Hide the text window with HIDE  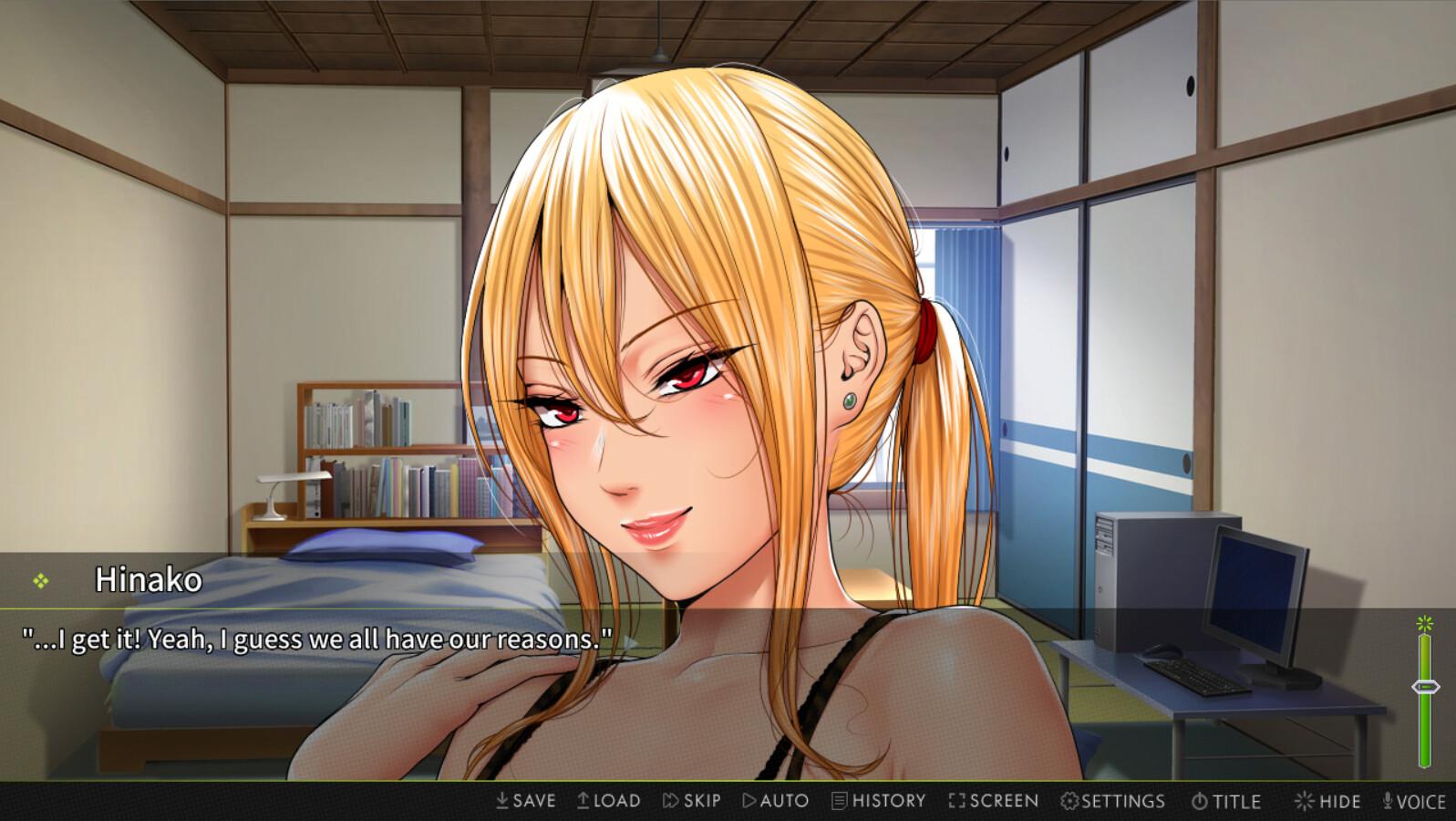(1328, 800)
